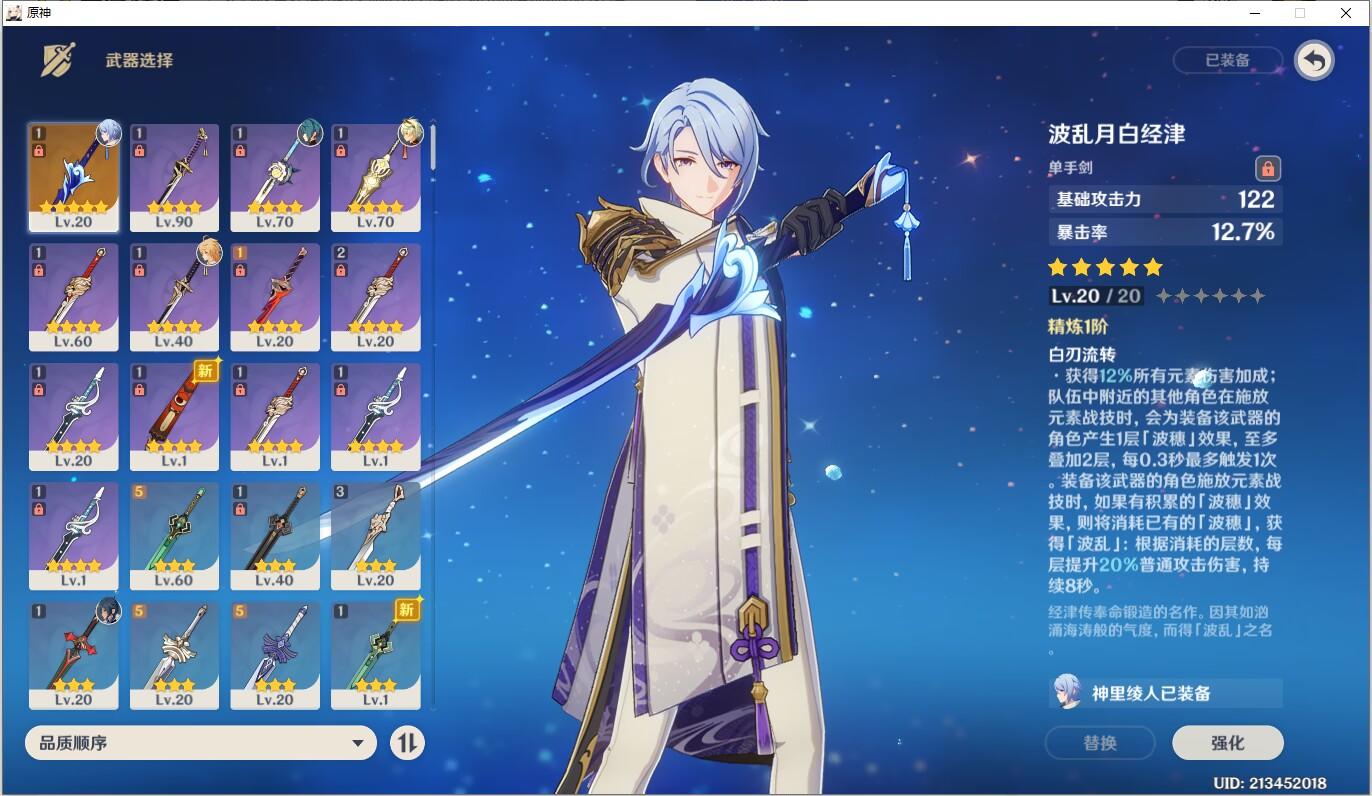
Task: Click the quantity badge 2 on the Lv.20 sword
Action: (340, 253)
